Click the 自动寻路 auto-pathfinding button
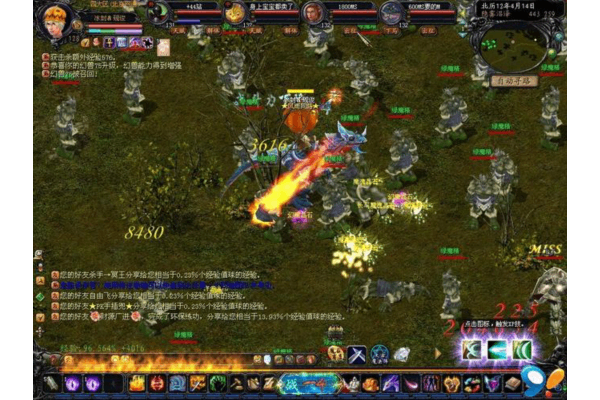The image size is (600, 400). tap(511, 81)
